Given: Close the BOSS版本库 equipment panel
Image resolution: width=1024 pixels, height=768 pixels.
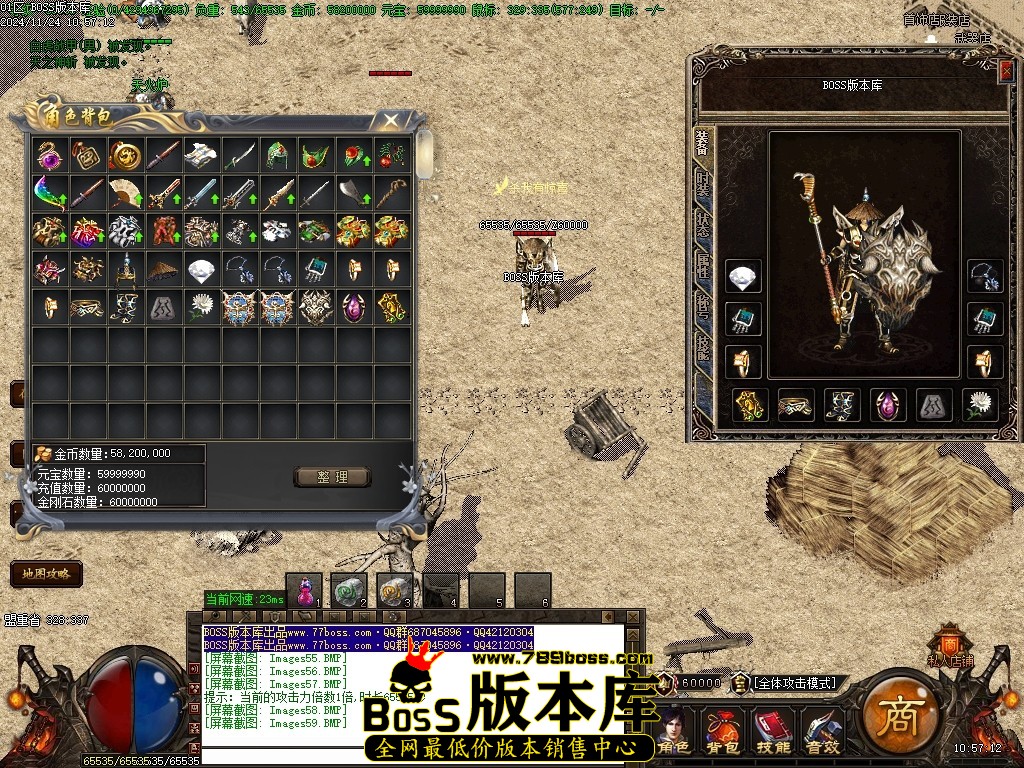Looking at the screenshot, I should click(x=1005, y=71).
